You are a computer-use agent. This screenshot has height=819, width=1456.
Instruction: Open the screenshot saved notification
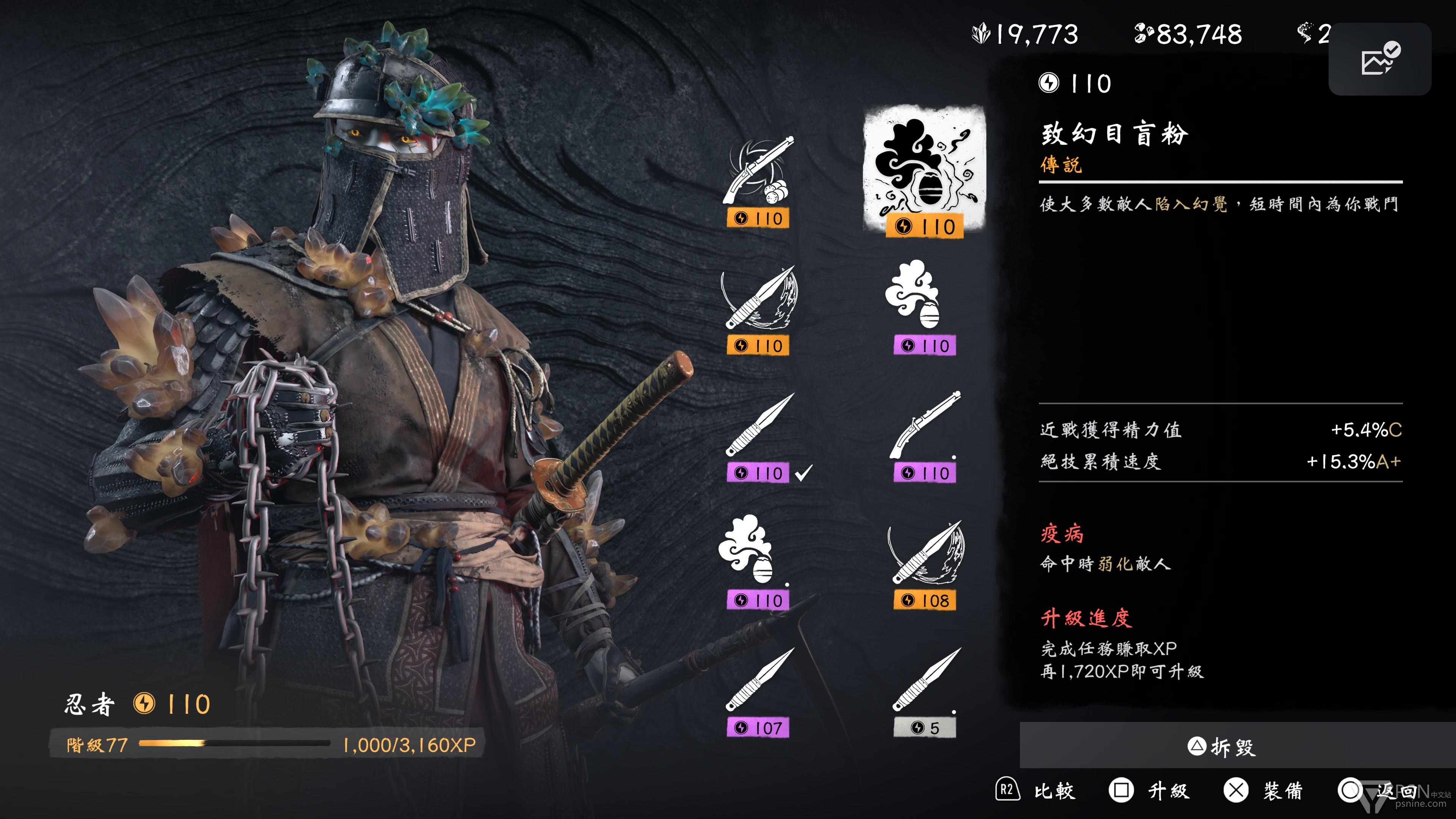coord(1380,60)
